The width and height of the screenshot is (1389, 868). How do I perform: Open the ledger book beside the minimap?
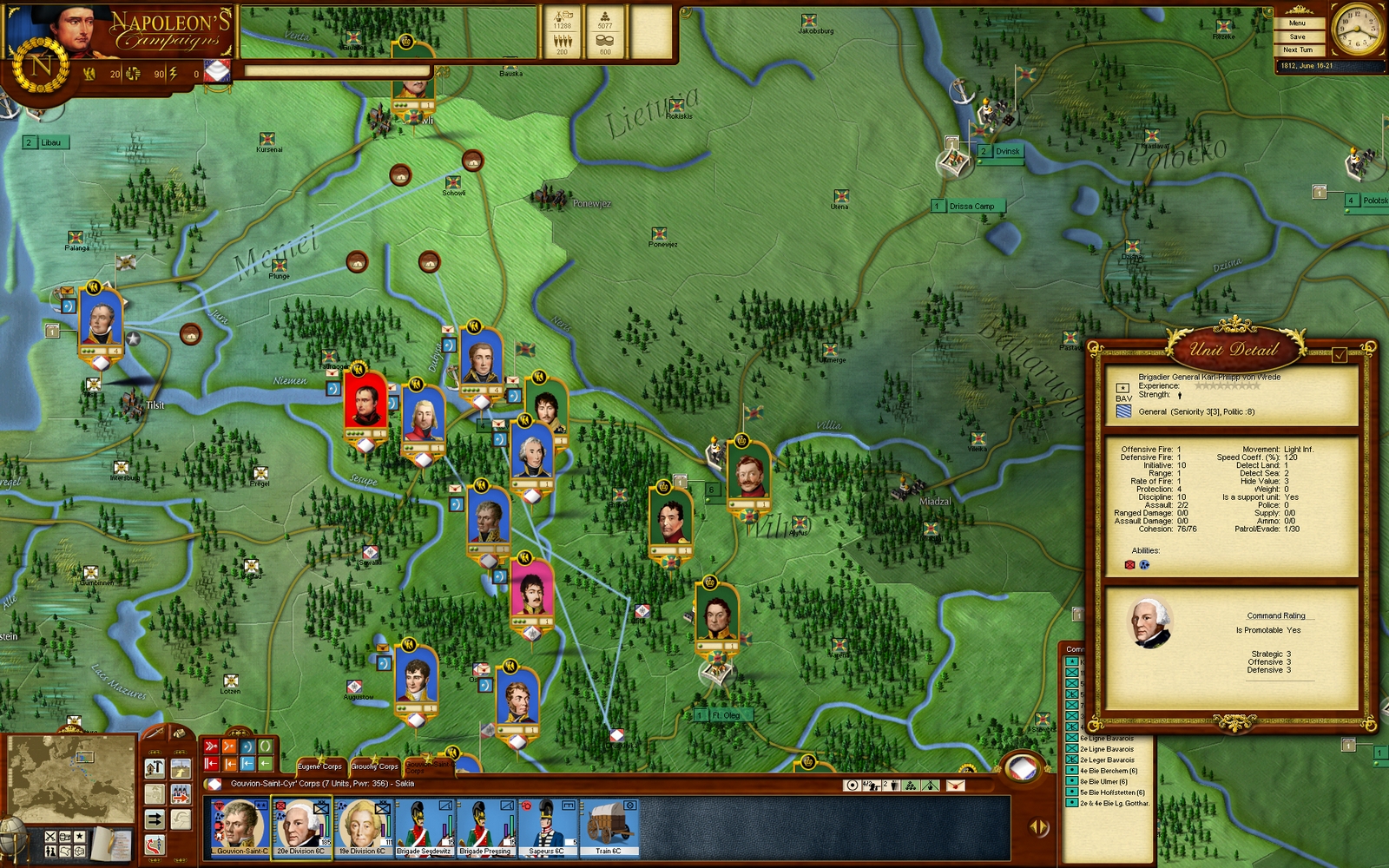point(112,843)
